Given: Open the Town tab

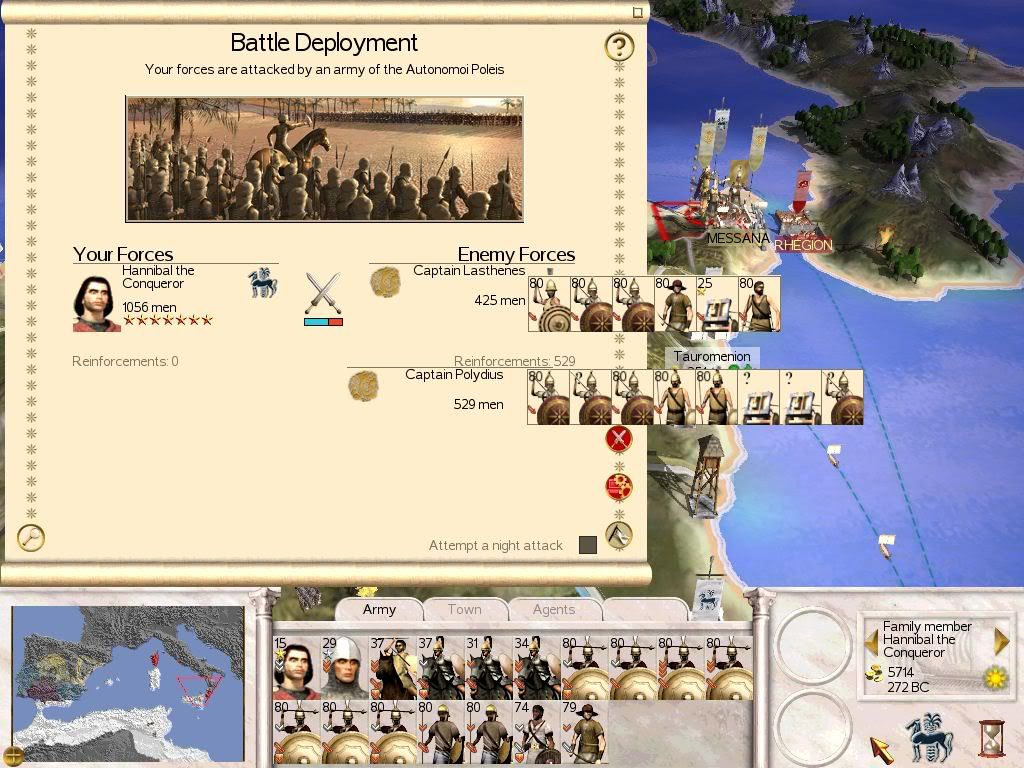Looking at the screenshot, I should tap(464, 609).
